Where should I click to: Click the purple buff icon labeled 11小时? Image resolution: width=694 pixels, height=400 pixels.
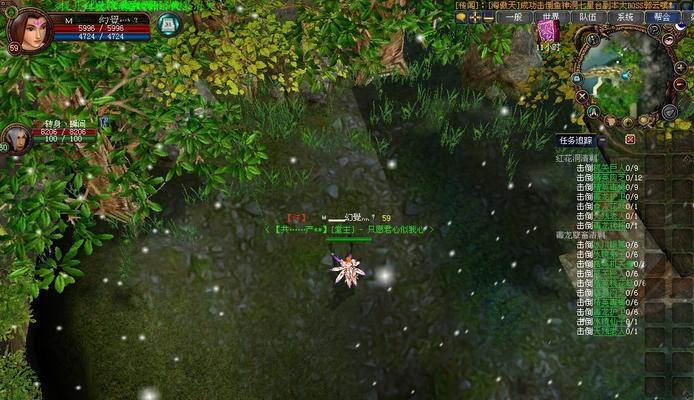(x=548, y=32)
